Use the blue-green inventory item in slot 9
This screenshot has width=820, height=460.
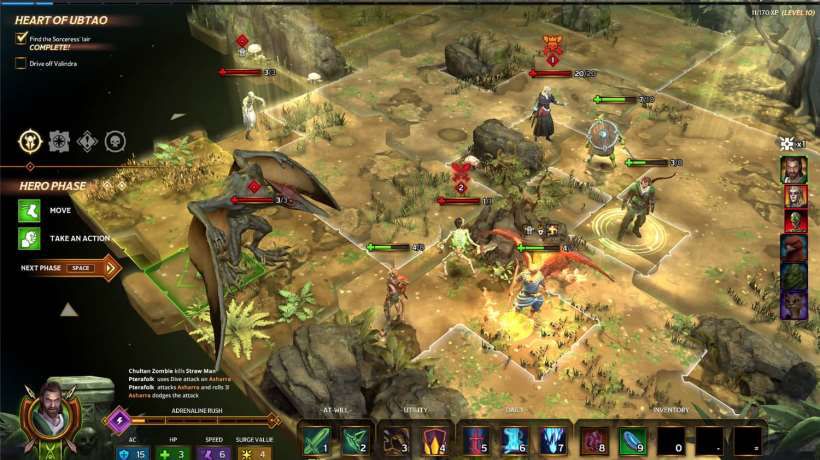633,440
